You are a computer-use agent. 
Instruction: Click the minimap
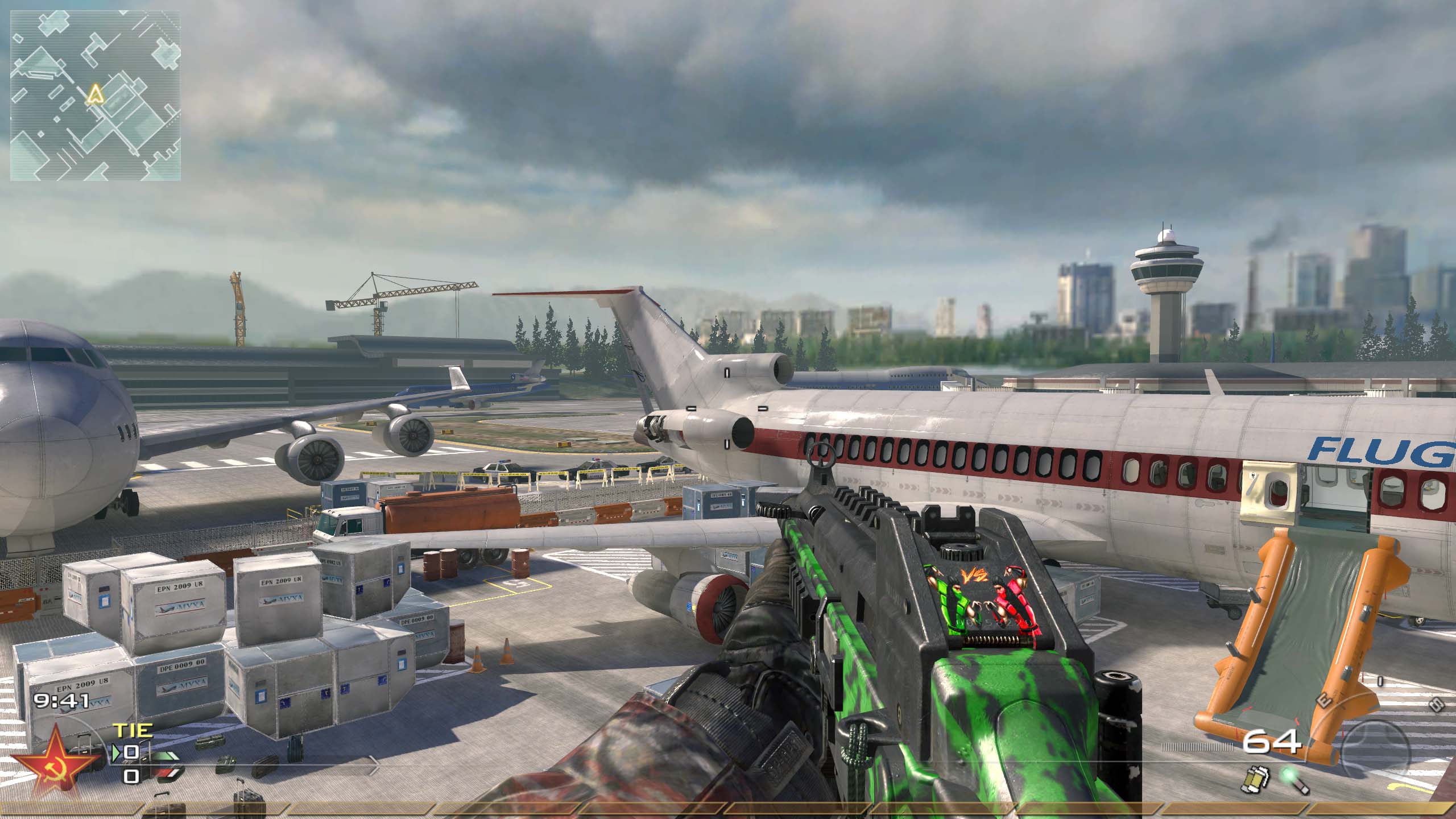[96, 96]
